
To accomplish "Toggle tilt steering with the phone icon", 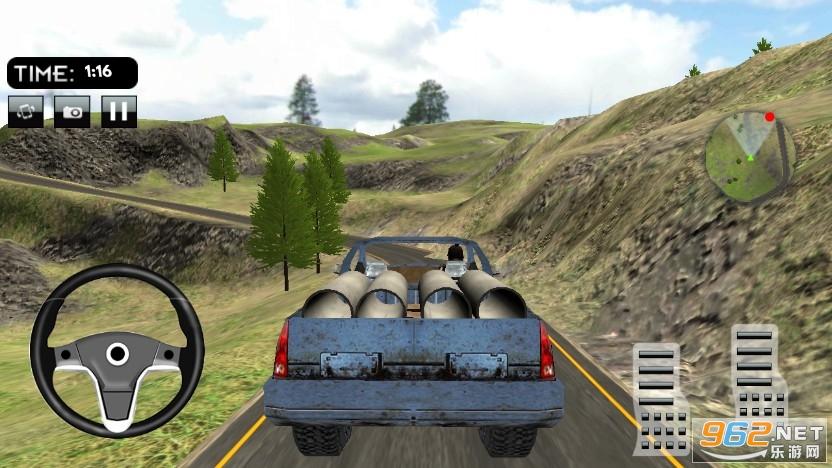I will tap(26, 110).
